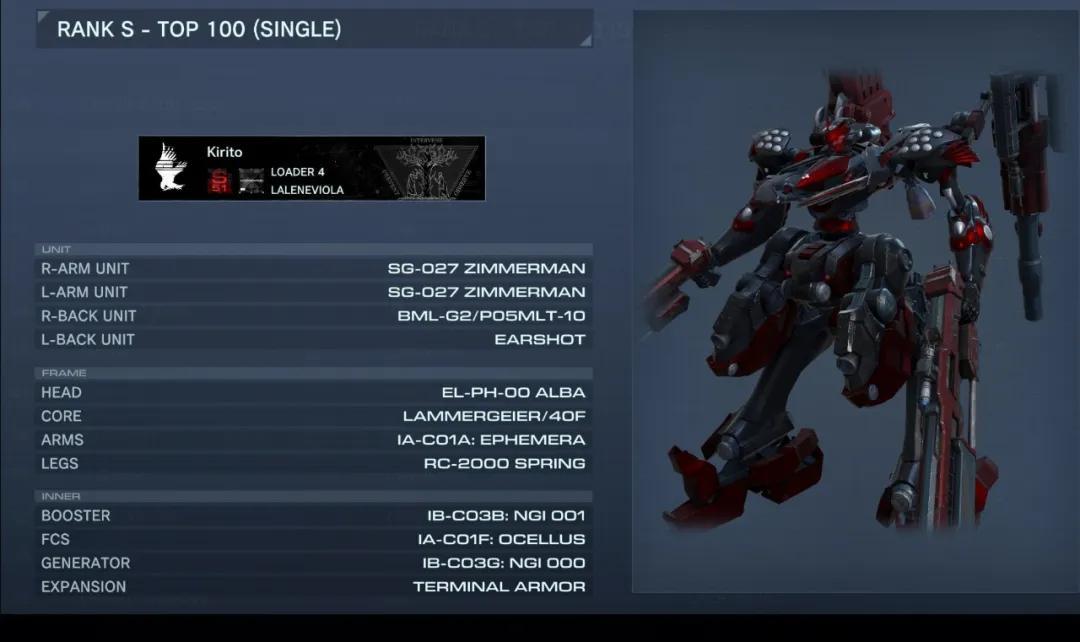
Task: Select the GENERATOR IB-C03G NGI 000 row
Action: pyautogui.click(x=313, y=563)
